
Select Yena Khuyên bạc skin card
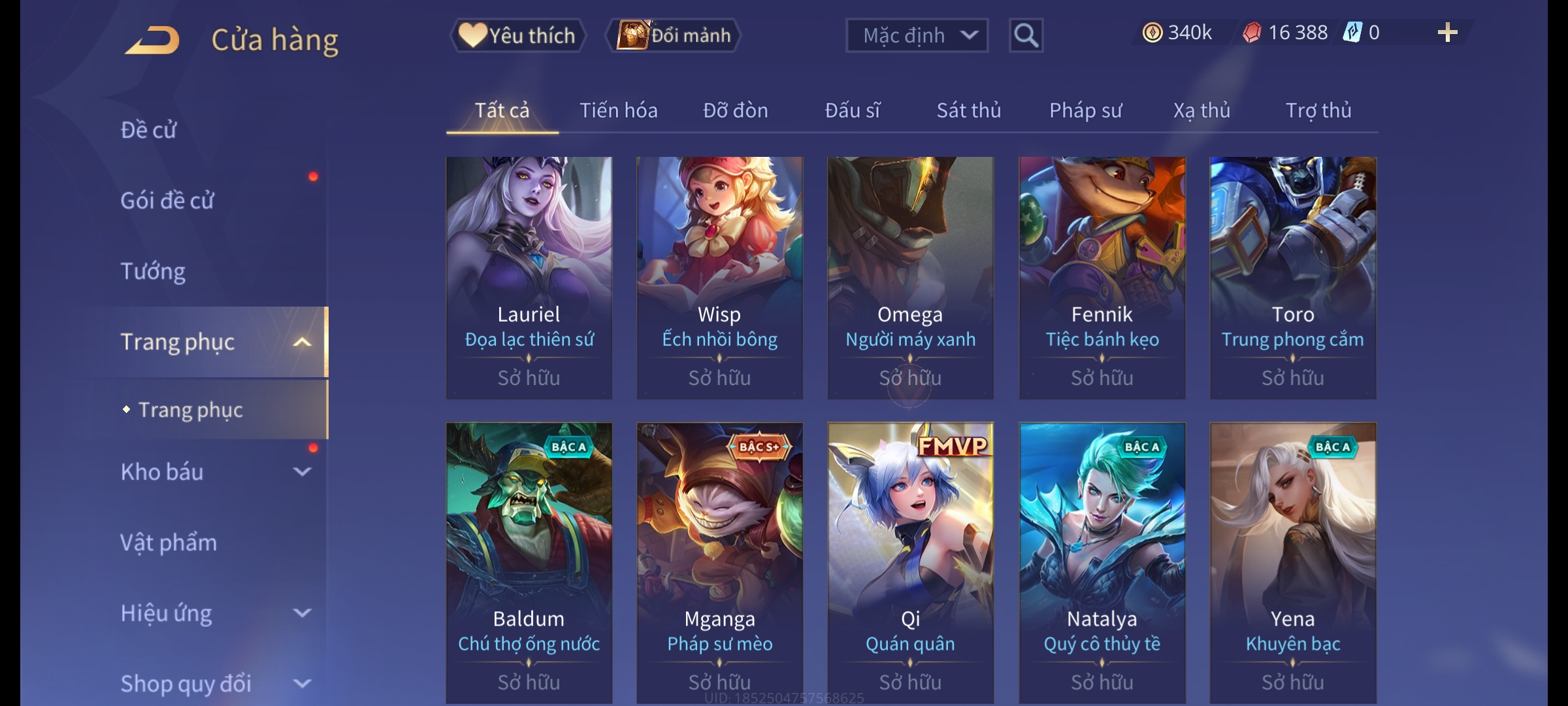coord(1292,562)
